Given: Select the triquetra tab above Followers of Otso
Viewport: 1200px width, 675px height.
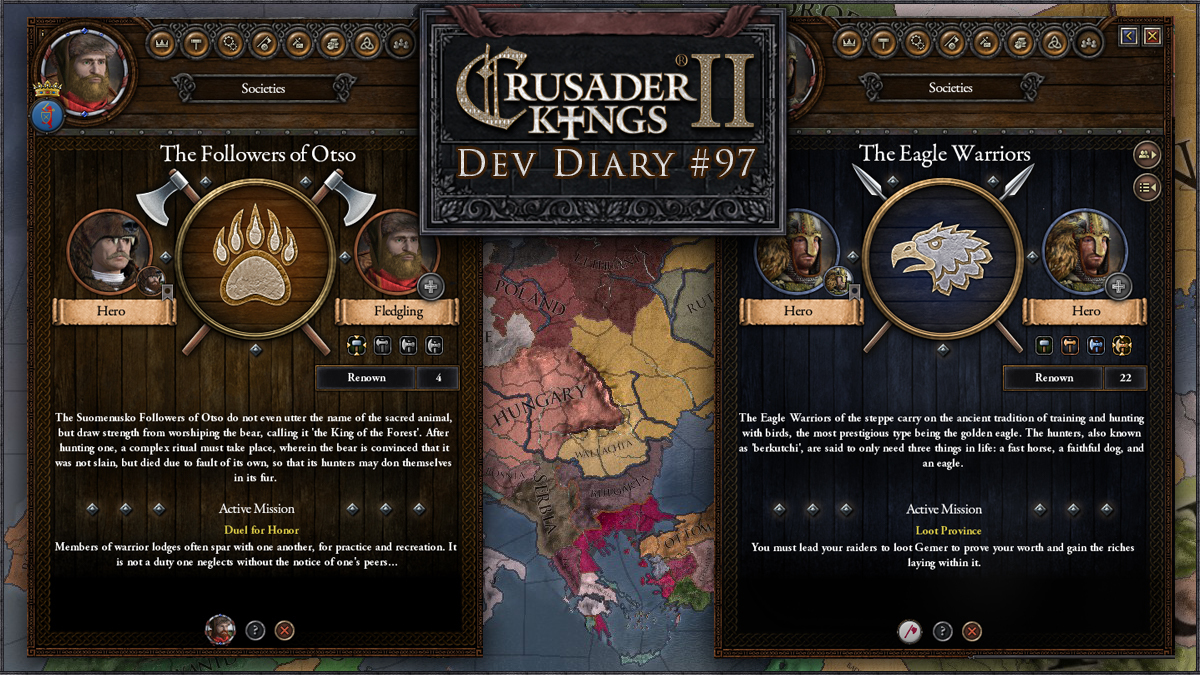Looking at the screenshot, I should click(x=366, y=43).
